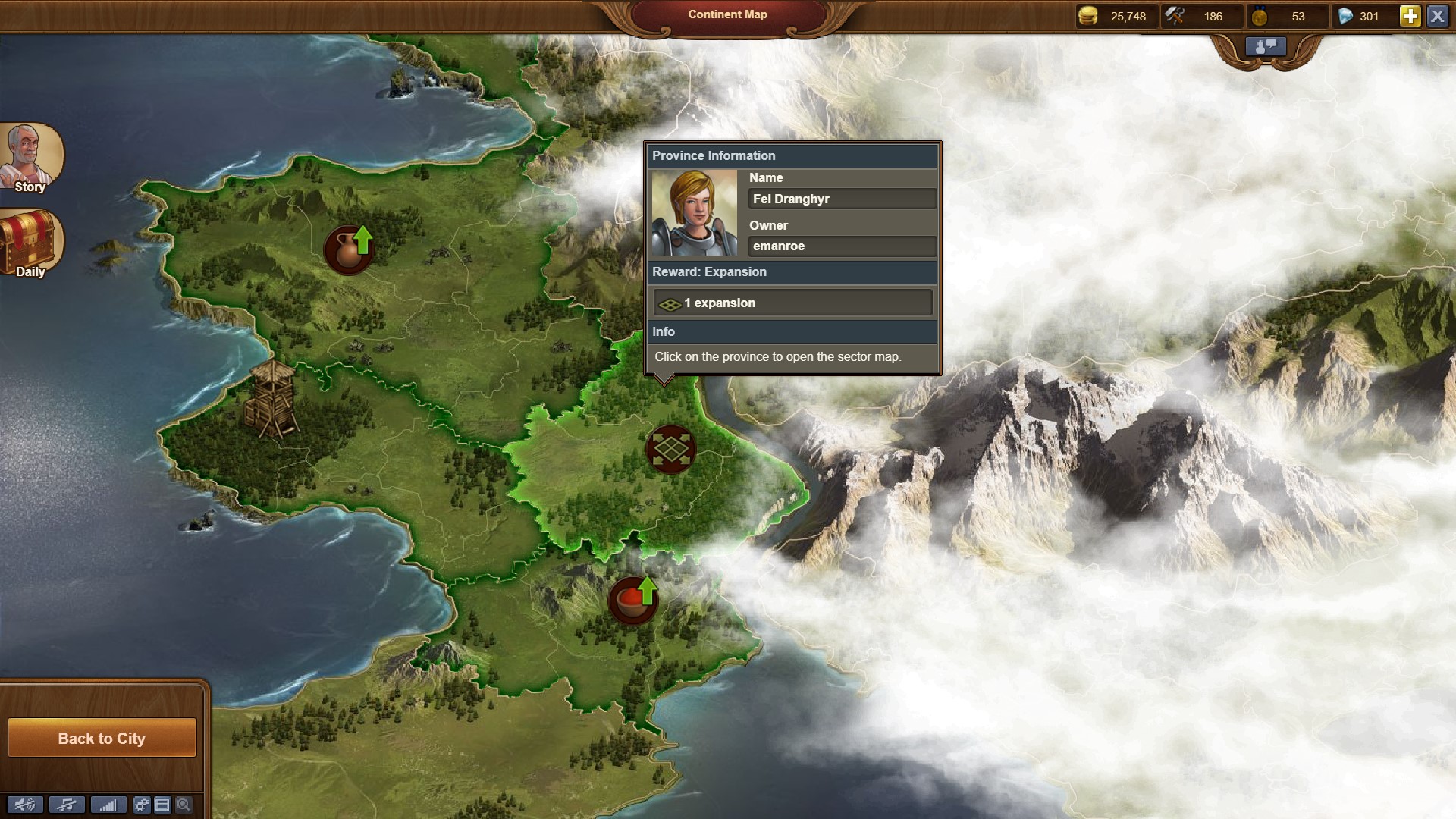This screenshot has width=1456, height=819.
Task: Select the red bowl province marker
Action: [x=632, y=601]
